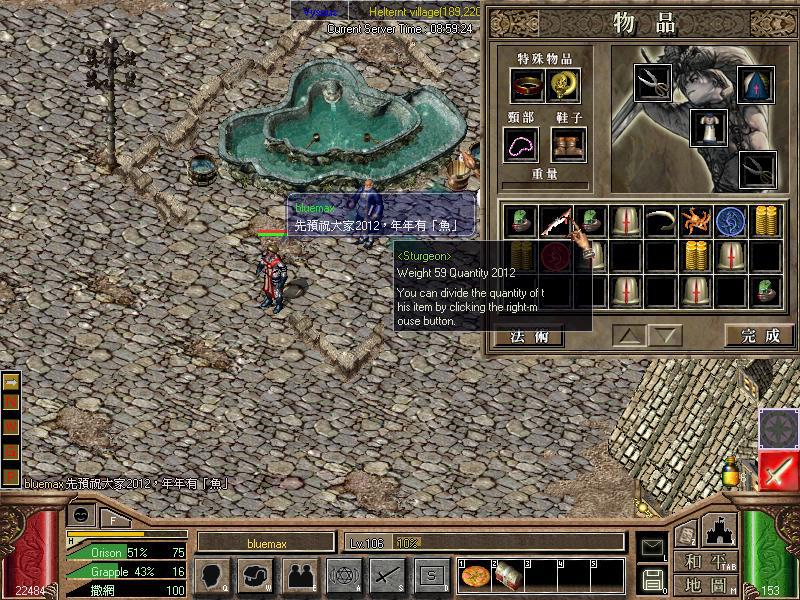Activate the red sword attack icon

pyautogui.click(x=778, y=471)
